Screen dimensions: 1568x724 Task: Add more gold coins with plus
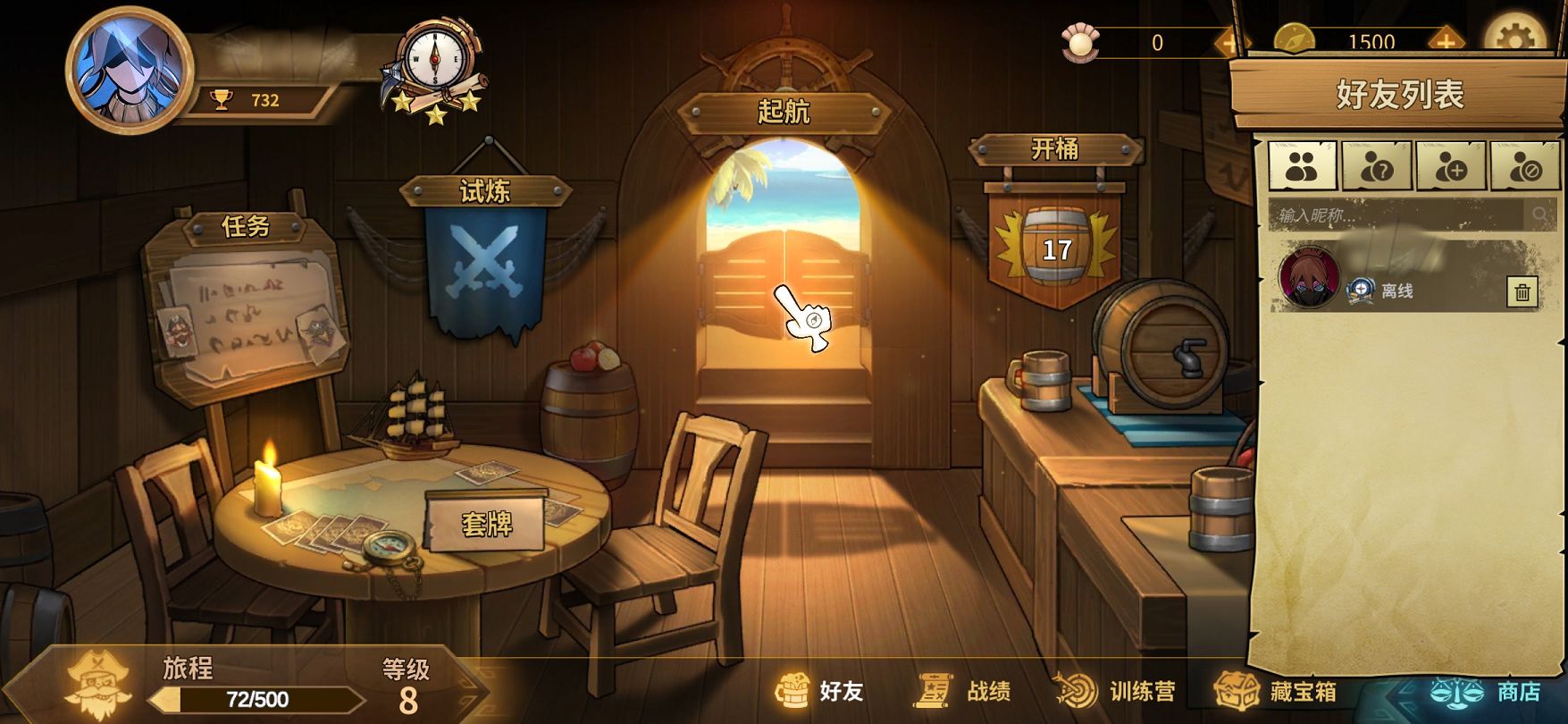coord(1445,41)
